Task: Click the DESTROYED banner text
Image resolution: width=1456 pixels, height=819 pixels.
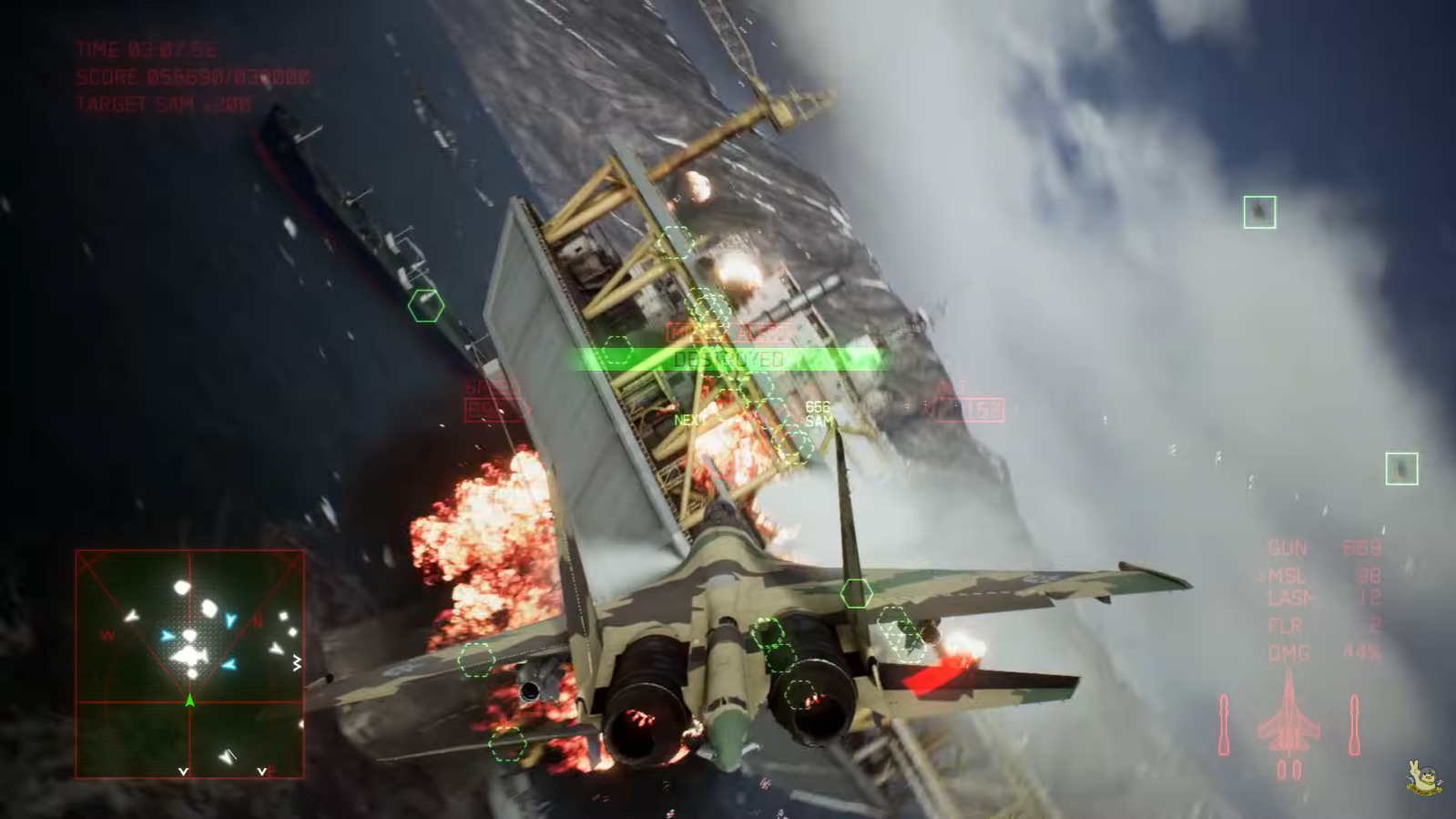Action: (x=728, y=359)
